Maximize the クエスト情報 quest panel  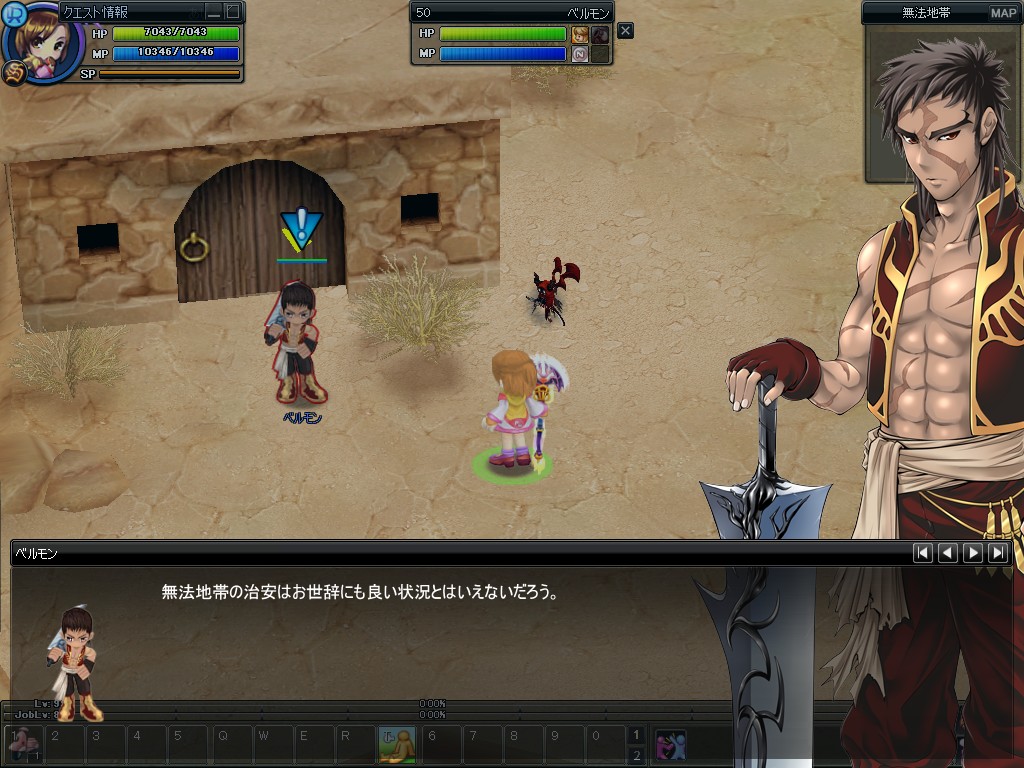pyautogui.click(x=232, y=12)
